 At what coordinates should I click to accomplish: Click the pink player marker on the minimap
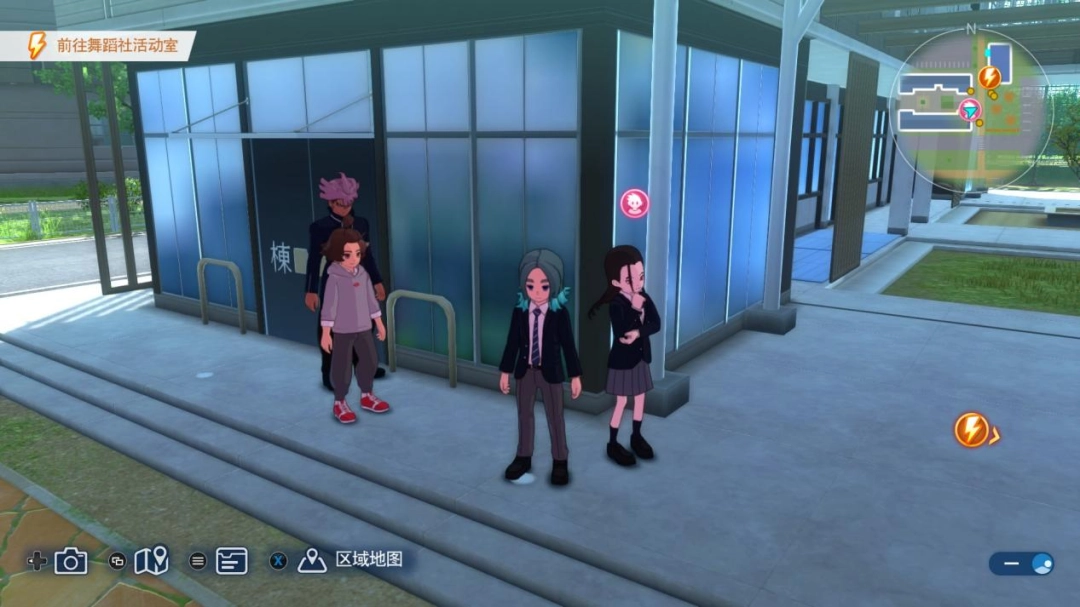(969, 110)
